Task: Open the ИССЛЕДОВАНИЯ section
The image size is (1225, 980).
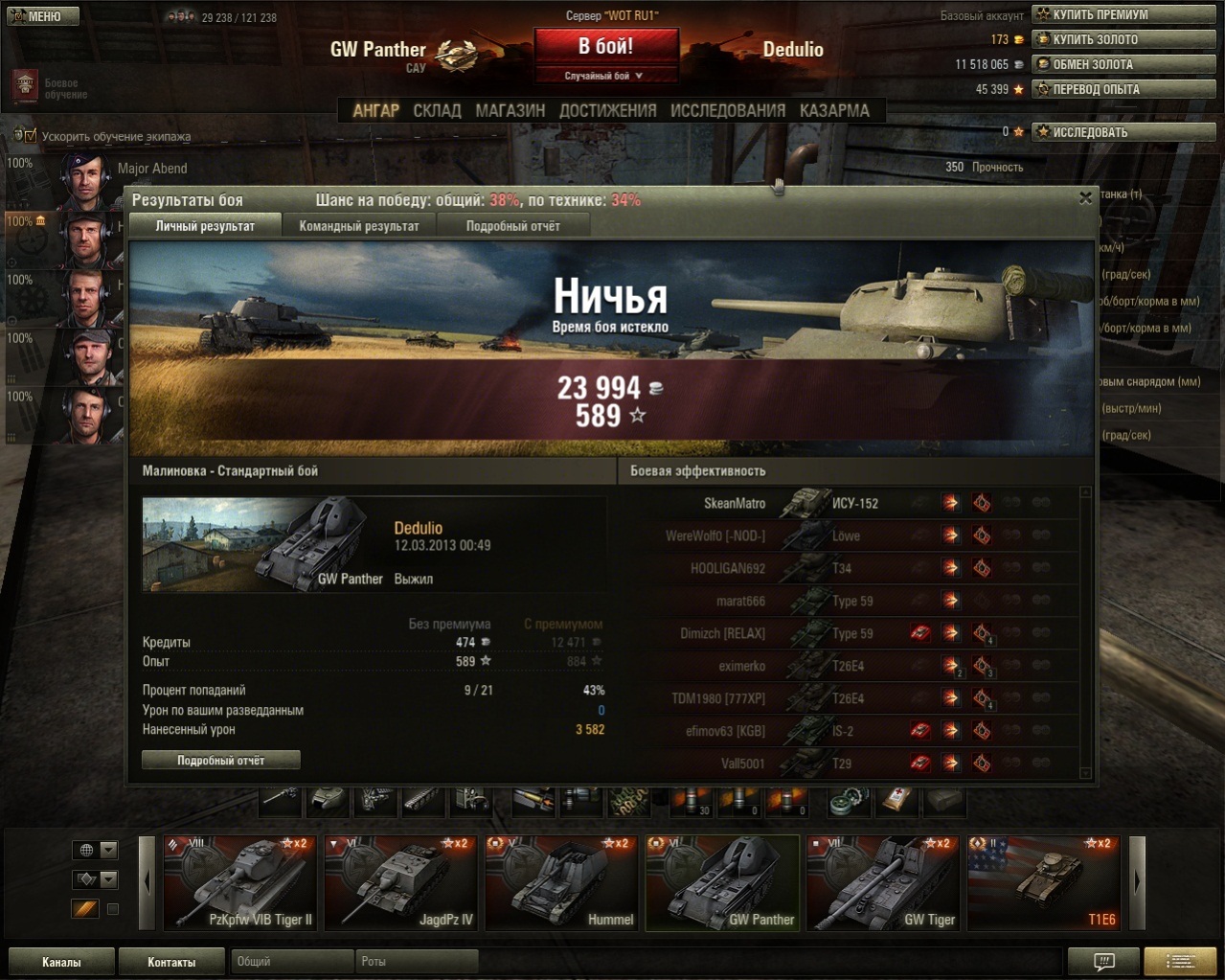Action: (x=727, y=111)
